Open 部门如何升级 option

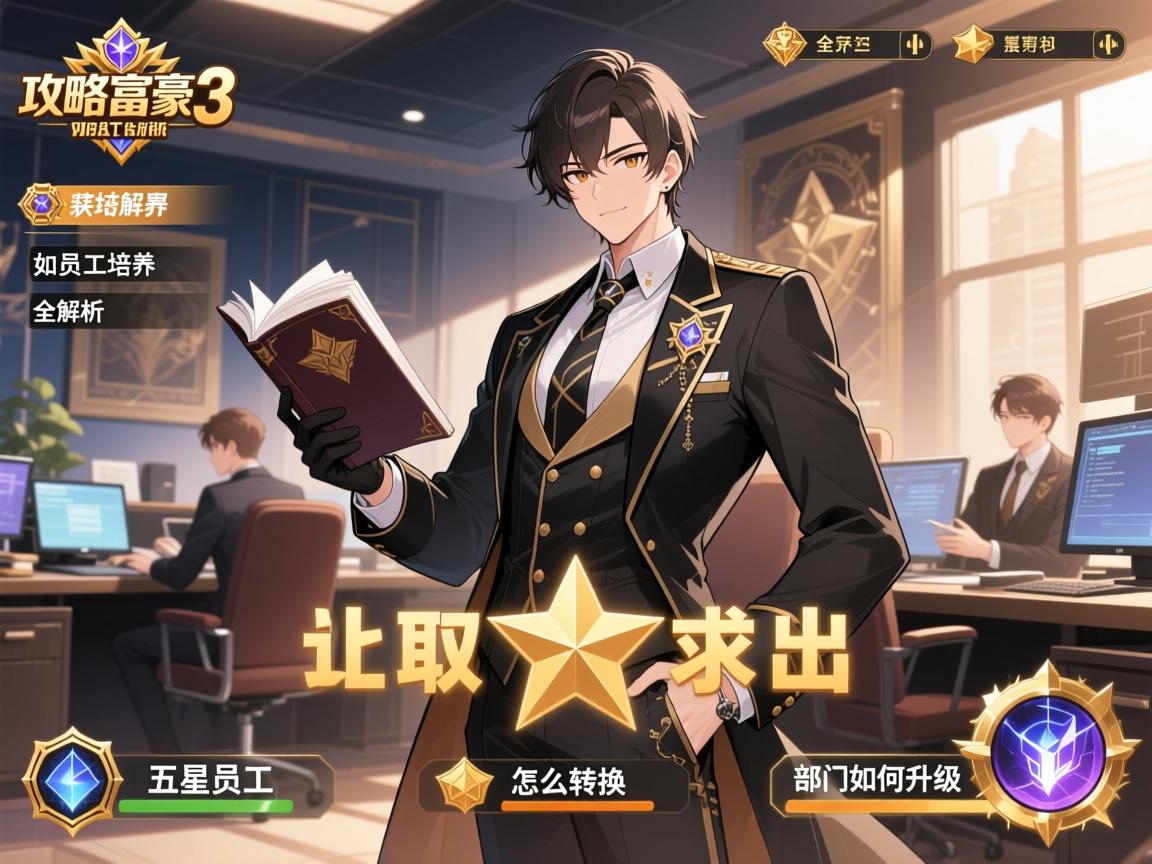pyautogui.click(x=877, y=778)
